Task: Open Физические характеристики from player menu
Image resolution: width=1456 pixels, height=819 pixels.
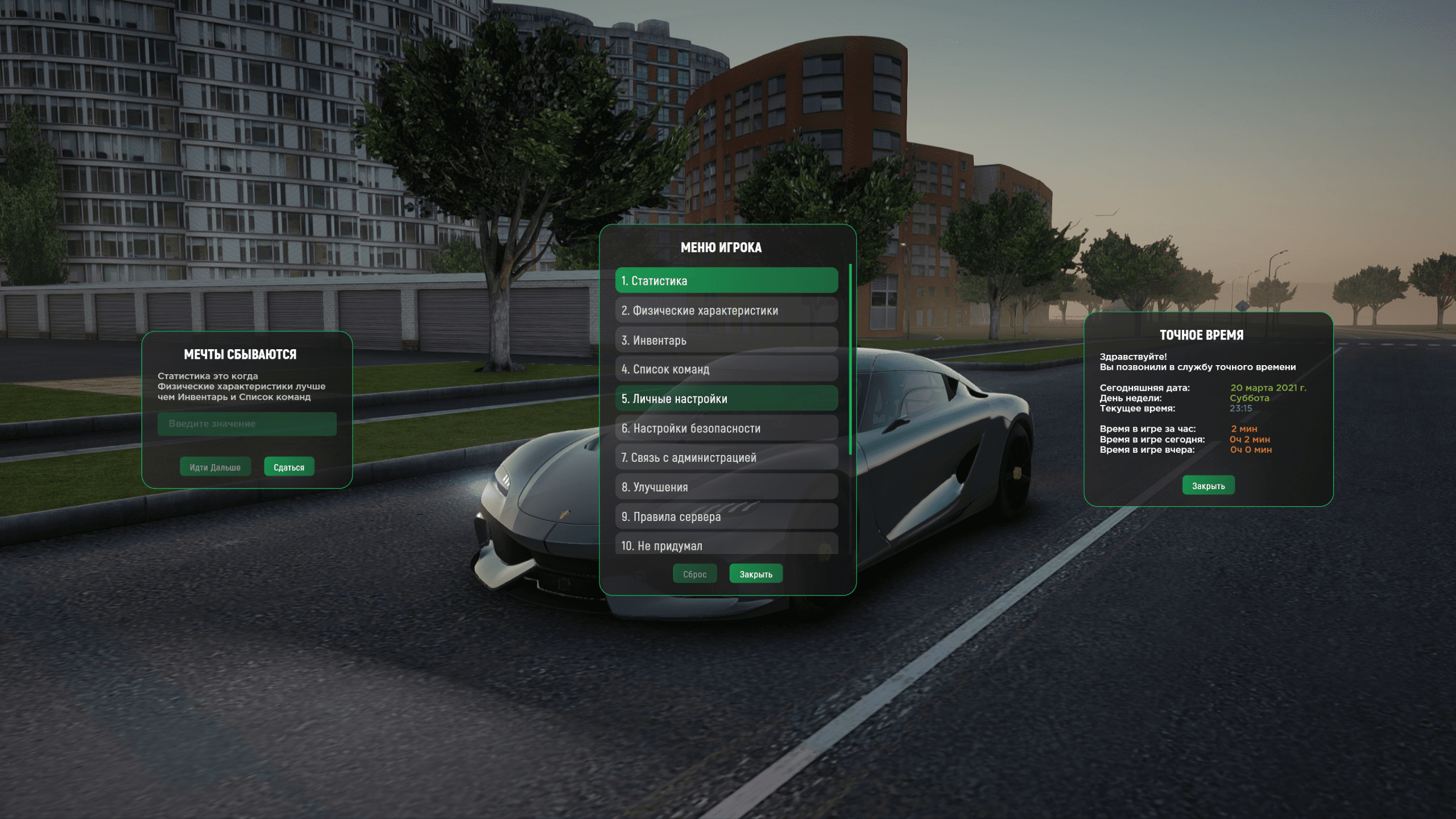Action: coord(726,311)
